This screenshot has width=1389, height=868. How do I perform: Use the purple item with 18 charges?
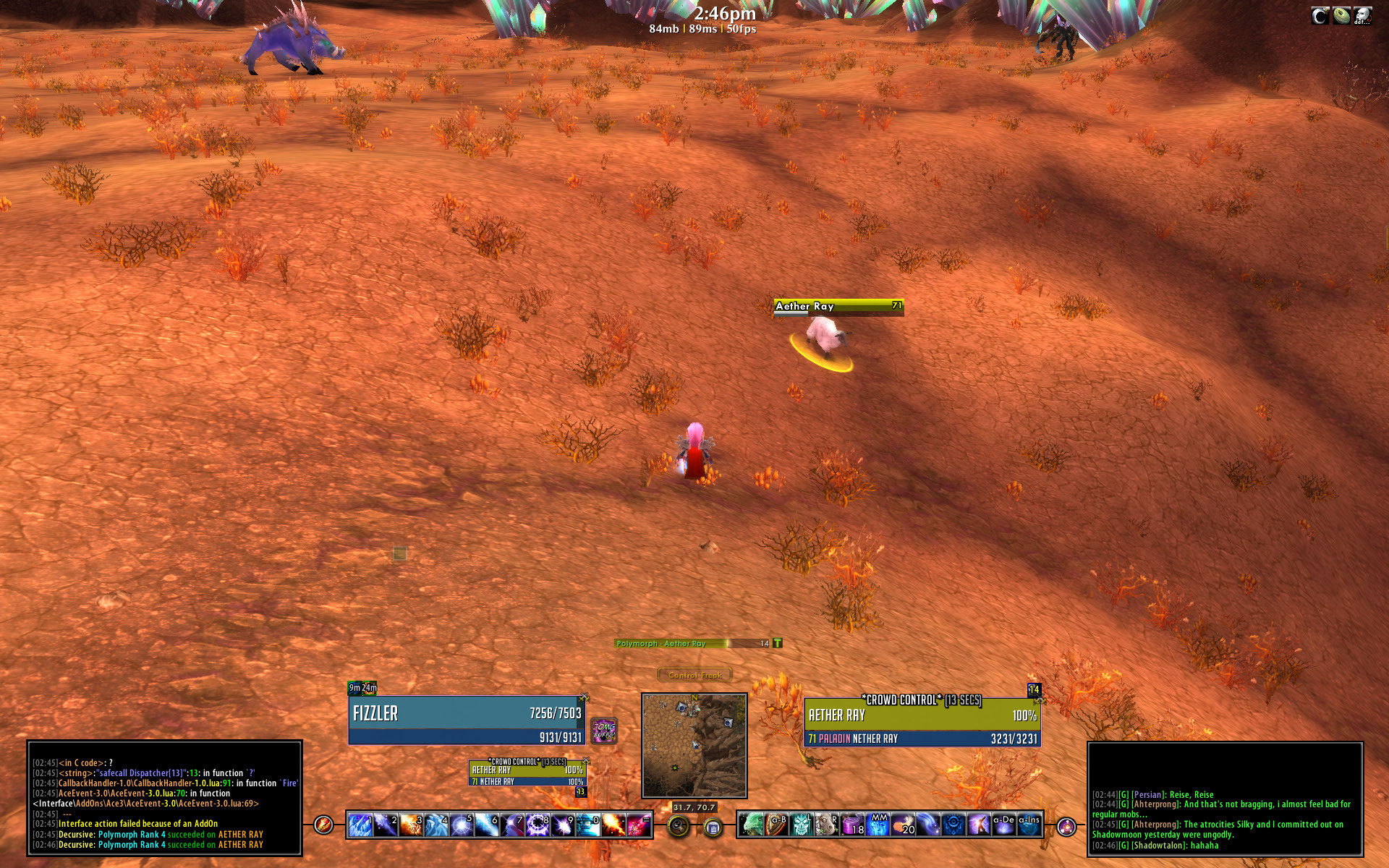coord(853,825)
